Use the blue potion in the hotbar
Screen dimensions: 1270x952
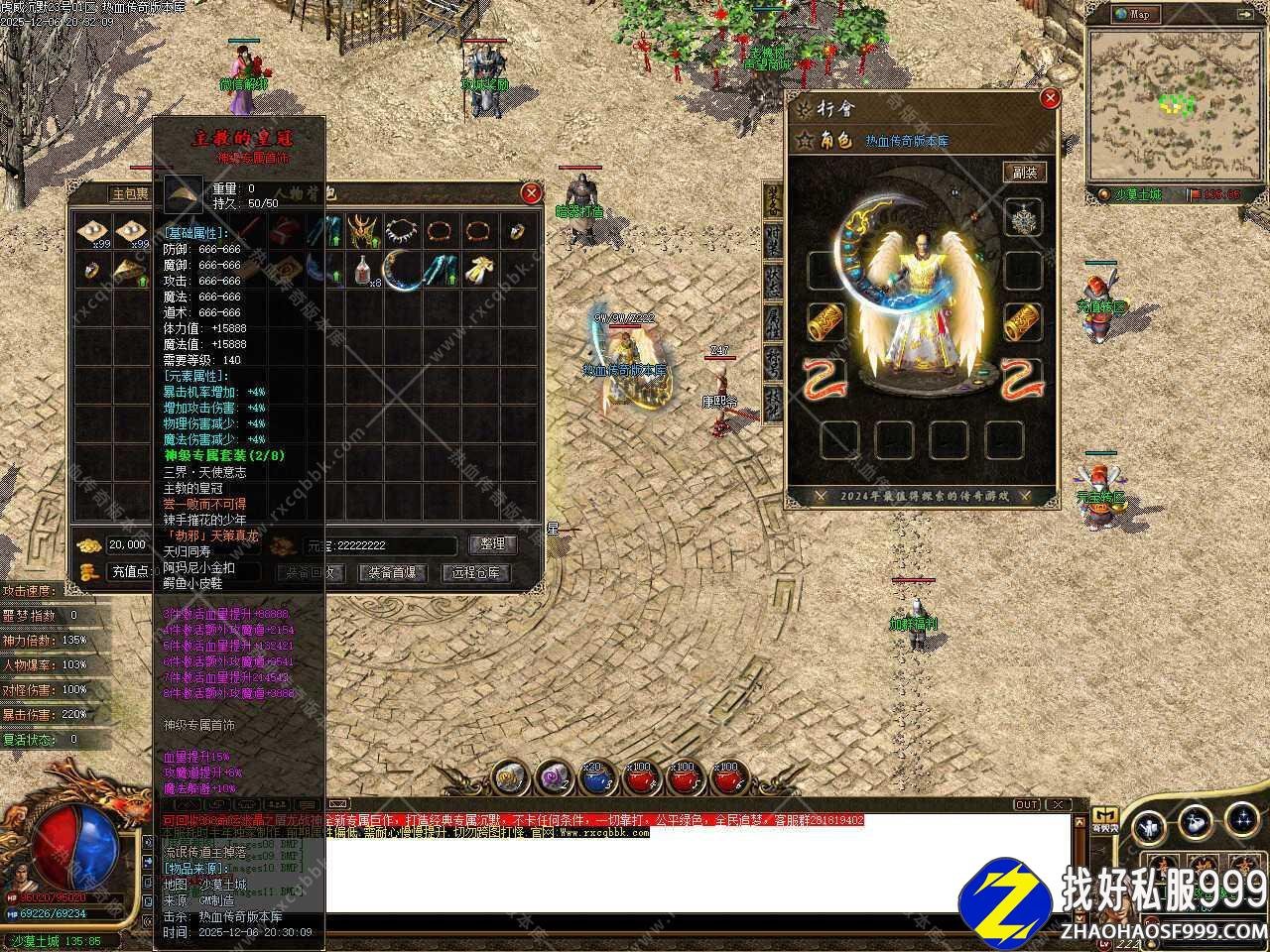[x=595, y=778]
